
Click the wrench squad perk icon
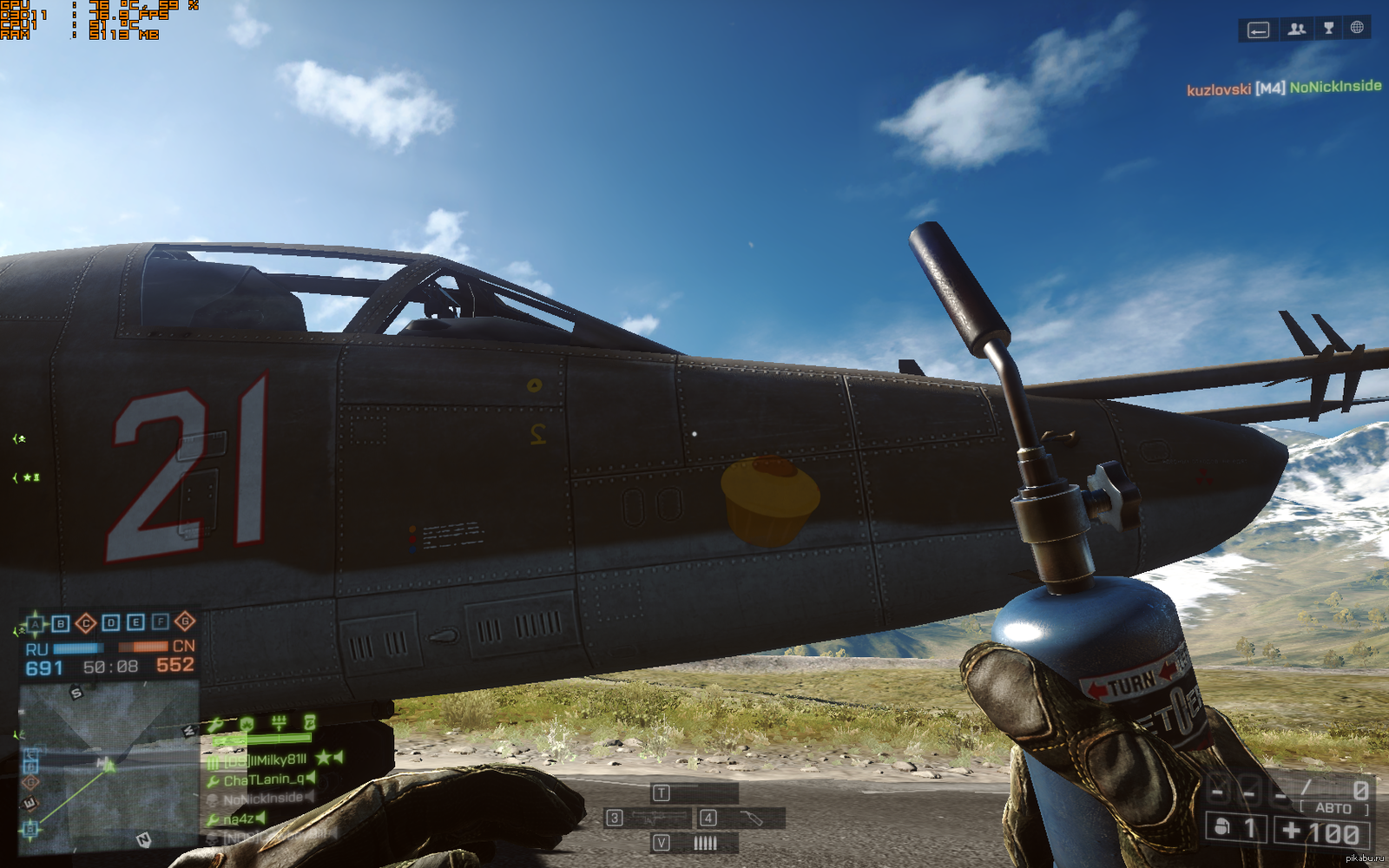pos(216,724)
